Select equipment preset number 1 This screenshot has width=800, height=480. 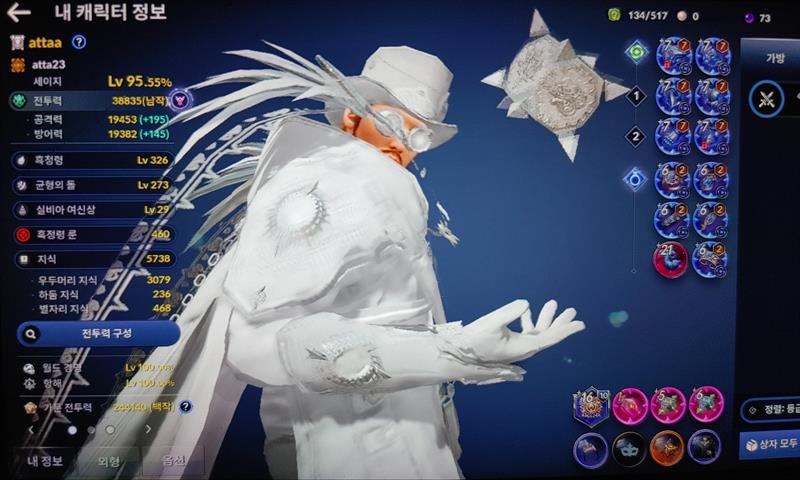point(634,97)
